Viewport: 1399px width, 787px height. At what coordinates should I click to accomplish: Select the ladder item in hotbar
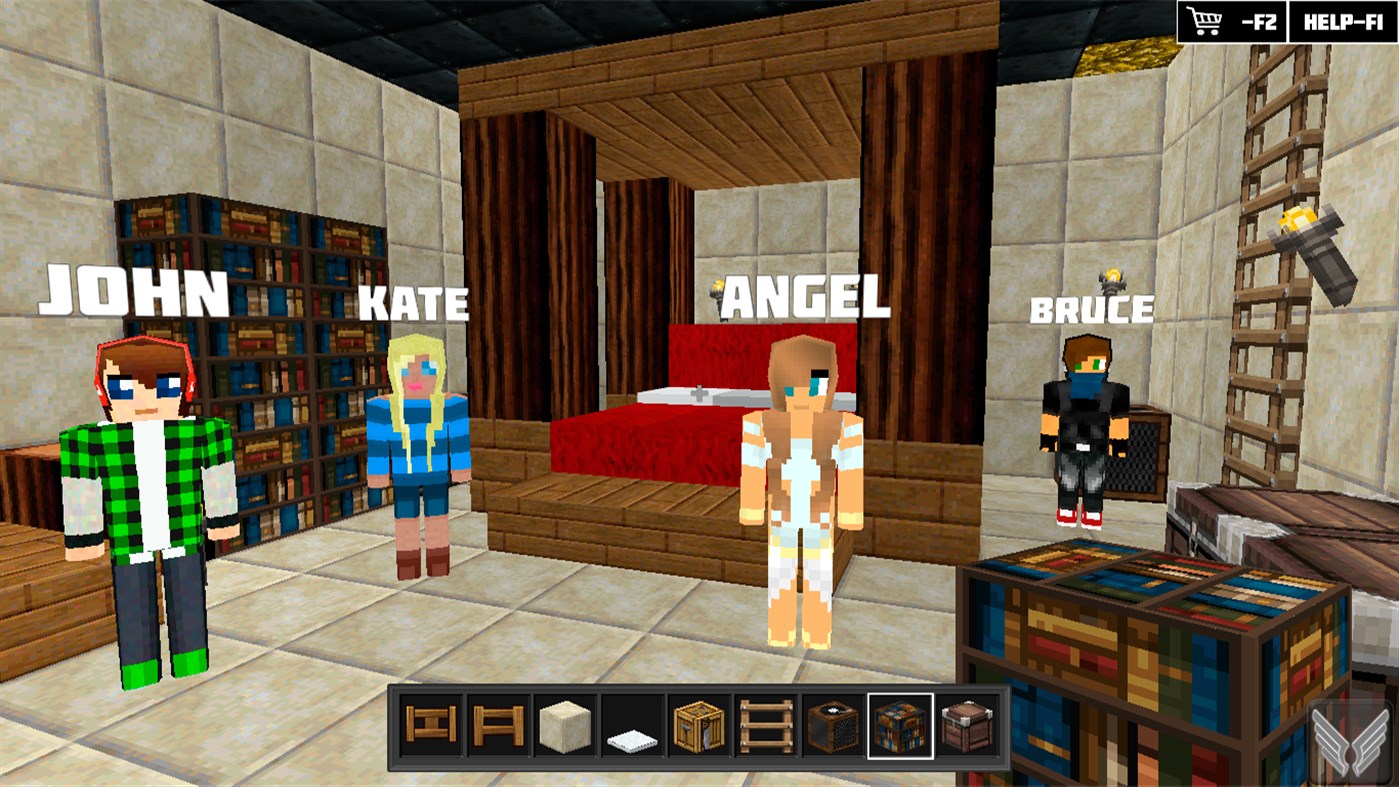click(x=765, y=728)
